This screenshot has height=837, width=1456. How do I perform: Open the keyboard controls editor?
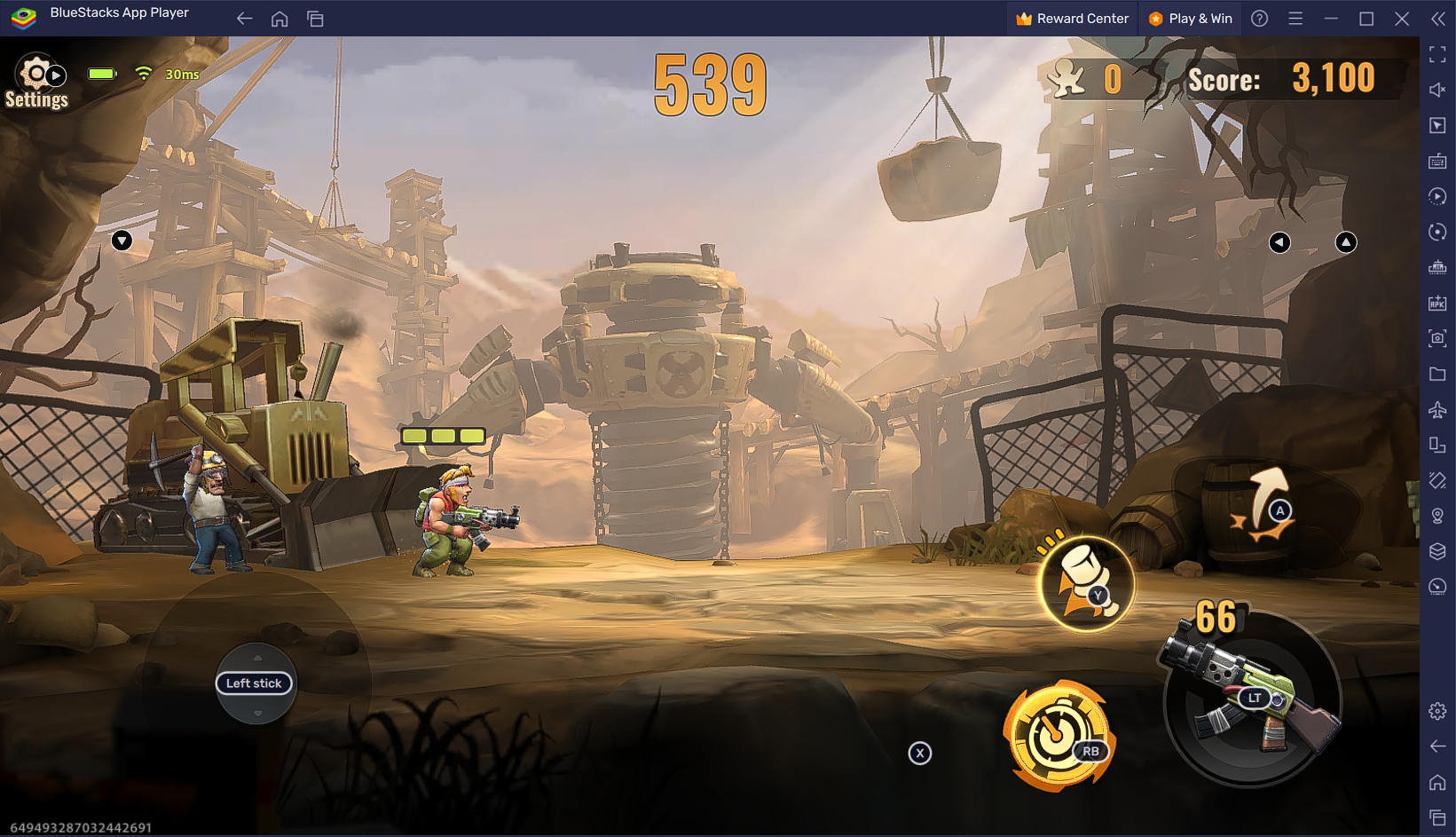point(1437,161)
